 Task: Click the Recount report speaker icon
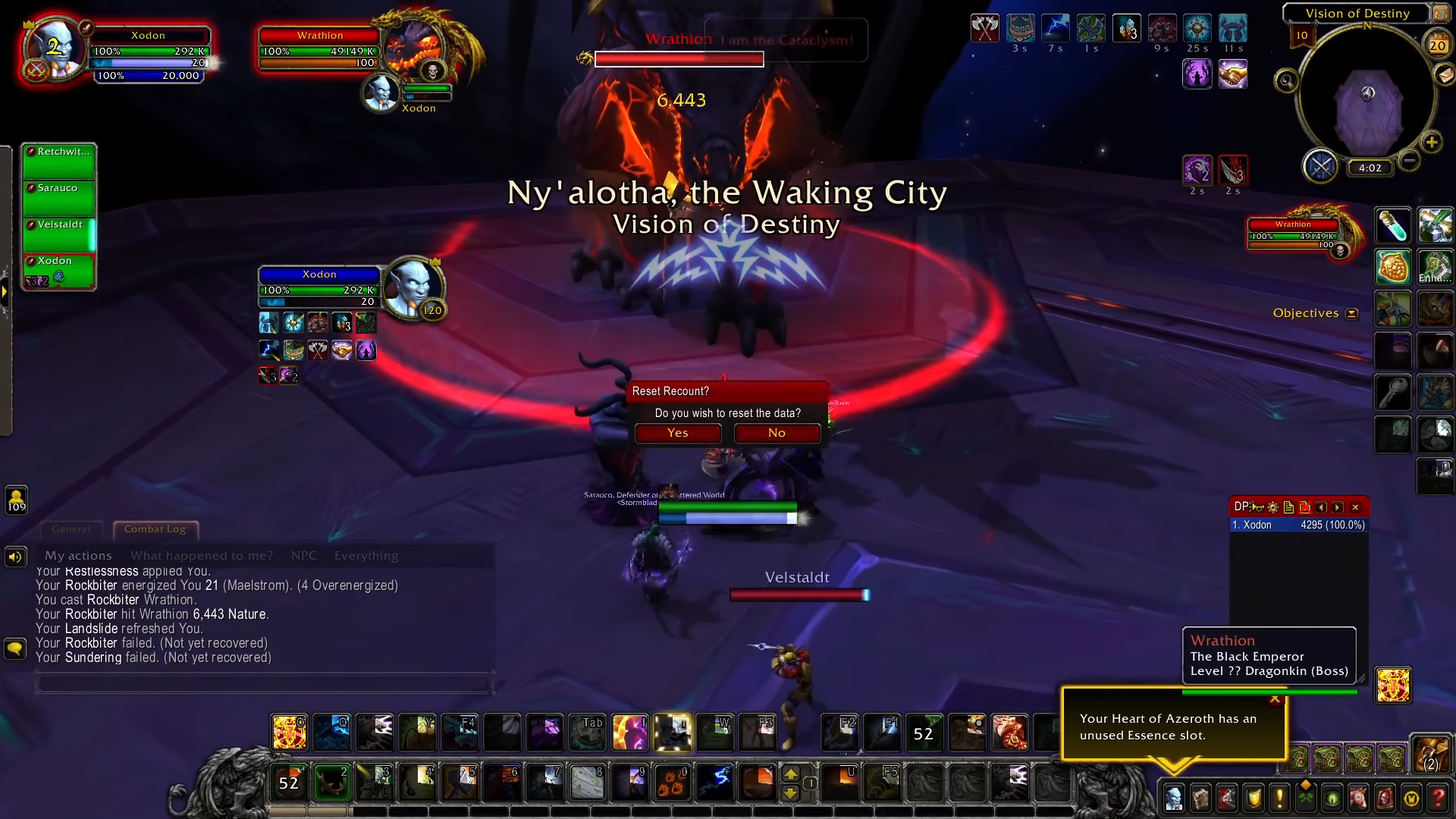click(1257, 507)
